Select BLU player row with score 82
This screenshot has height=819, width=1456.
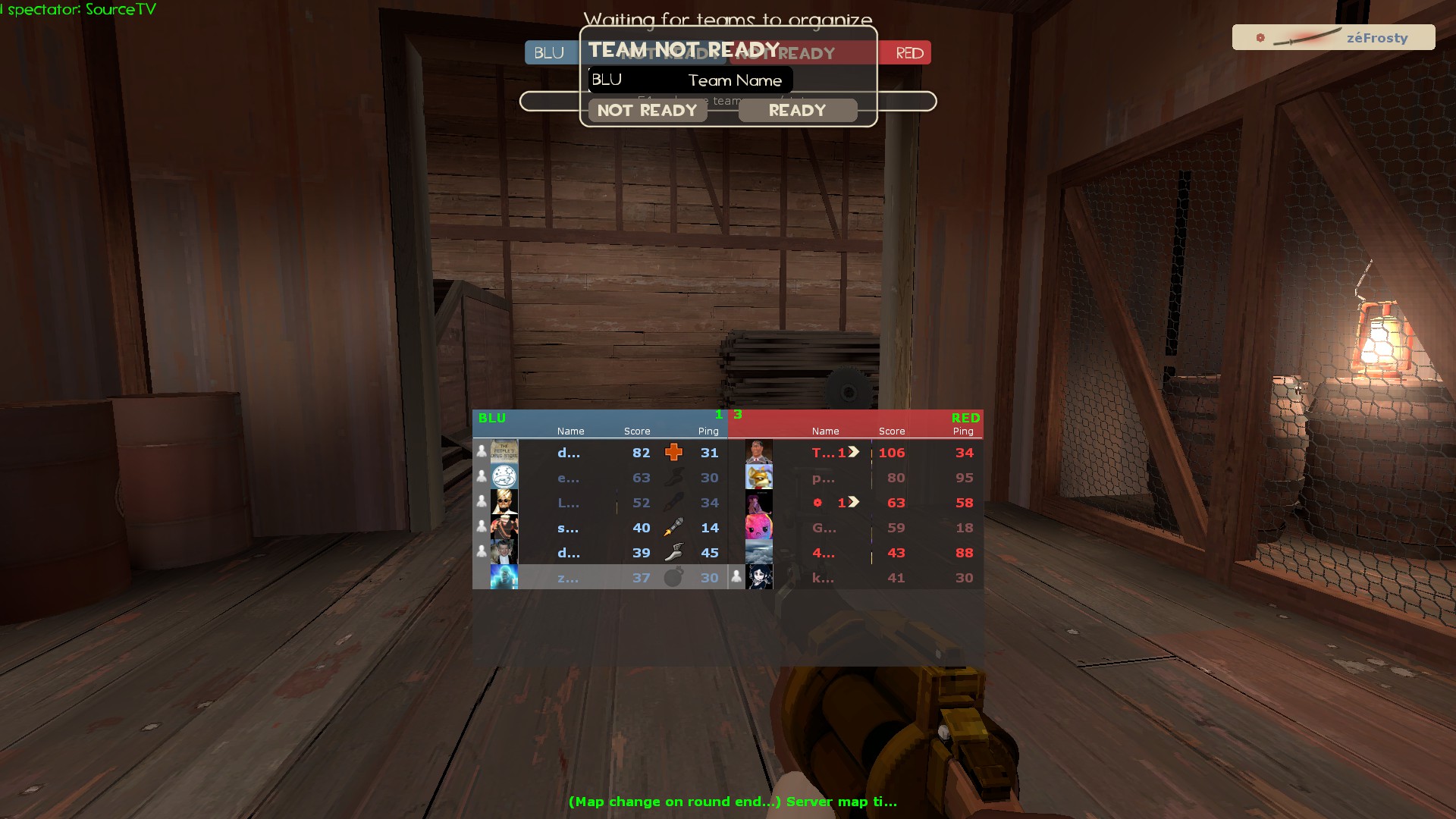click(x=599, y=453)
